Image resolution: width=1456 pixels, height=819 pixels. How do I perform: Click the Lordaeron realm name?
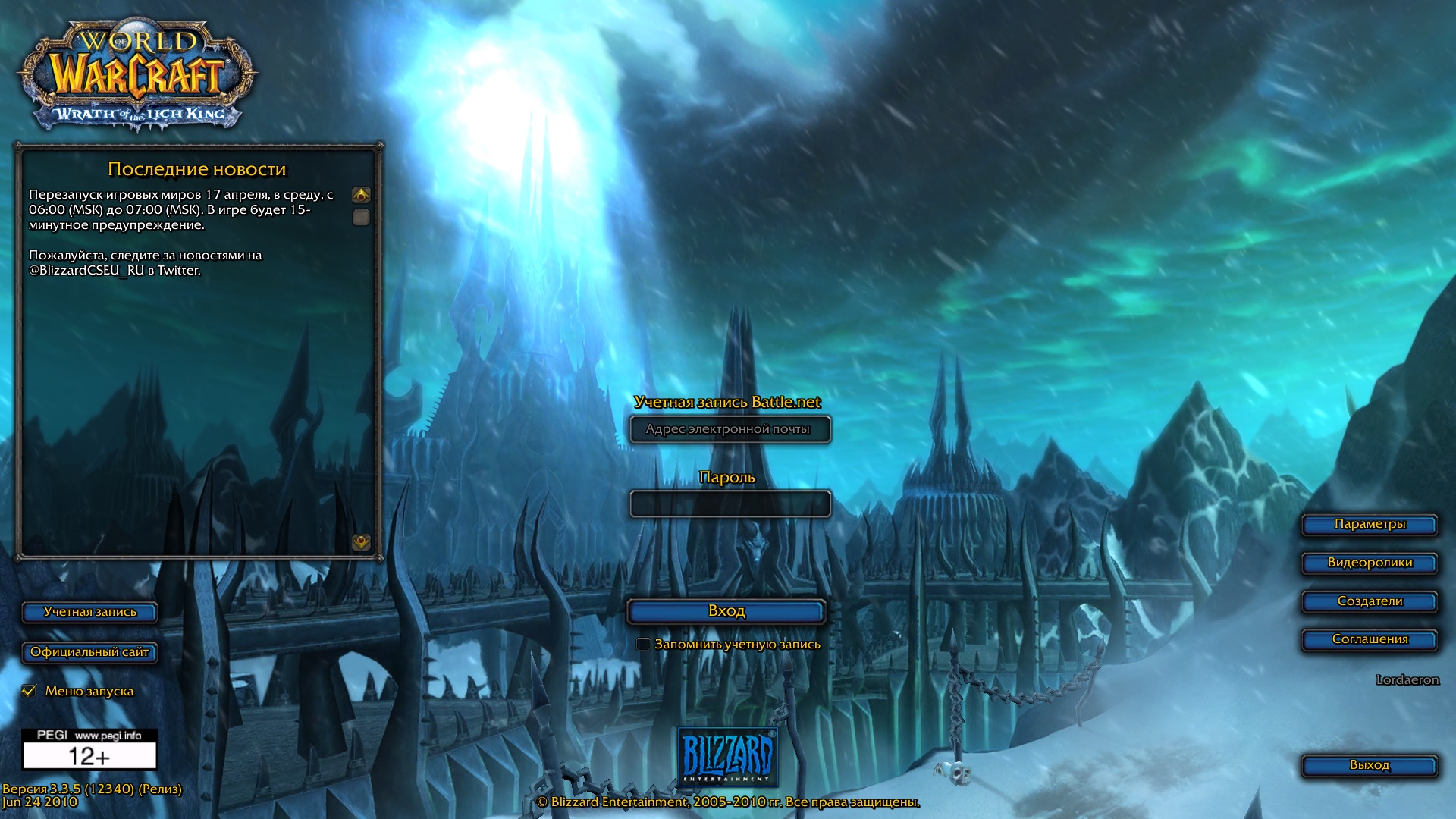(1407, 680)
